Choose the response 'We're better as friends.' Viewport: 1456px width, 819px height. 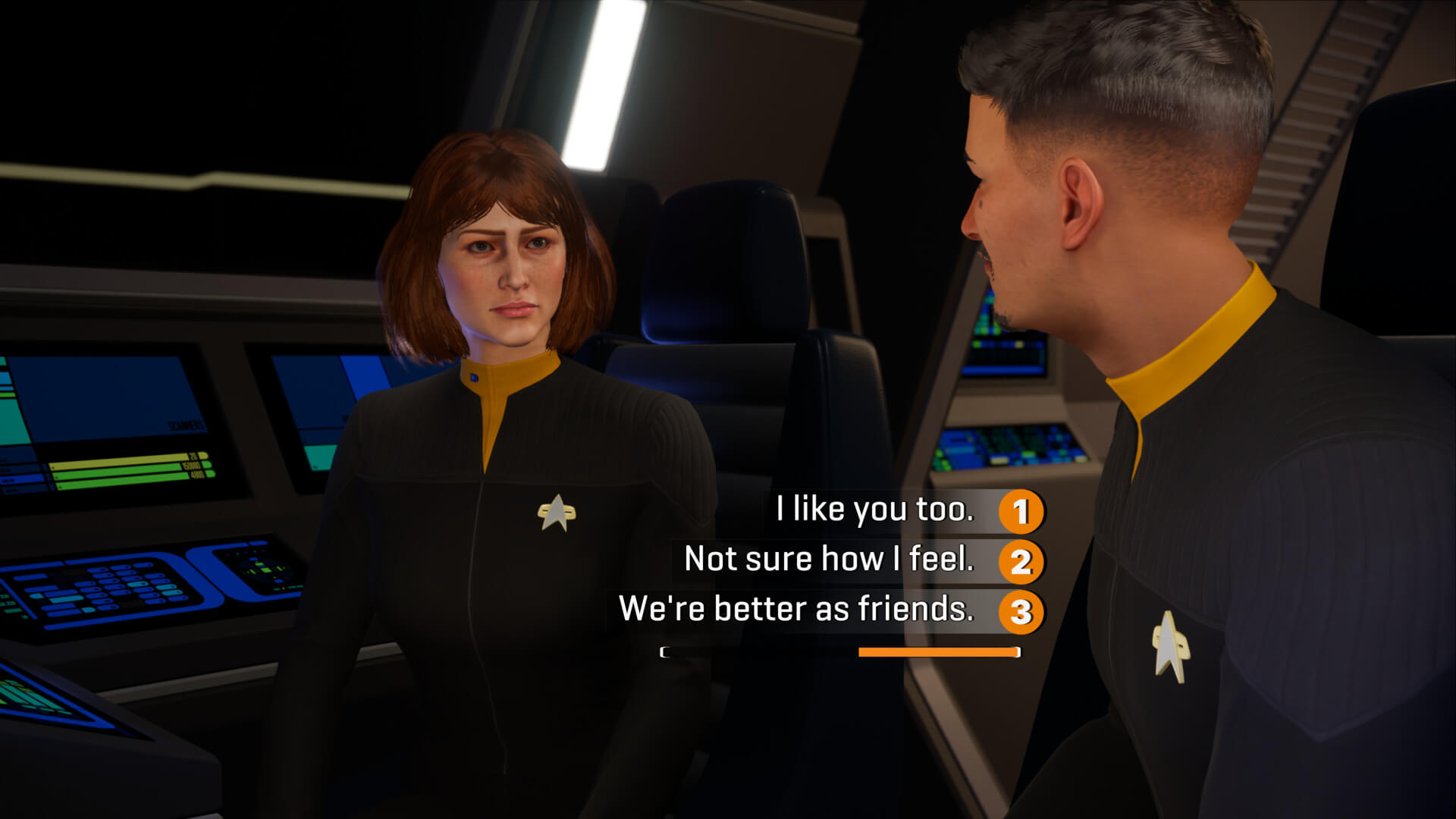[x=800, y=610]
